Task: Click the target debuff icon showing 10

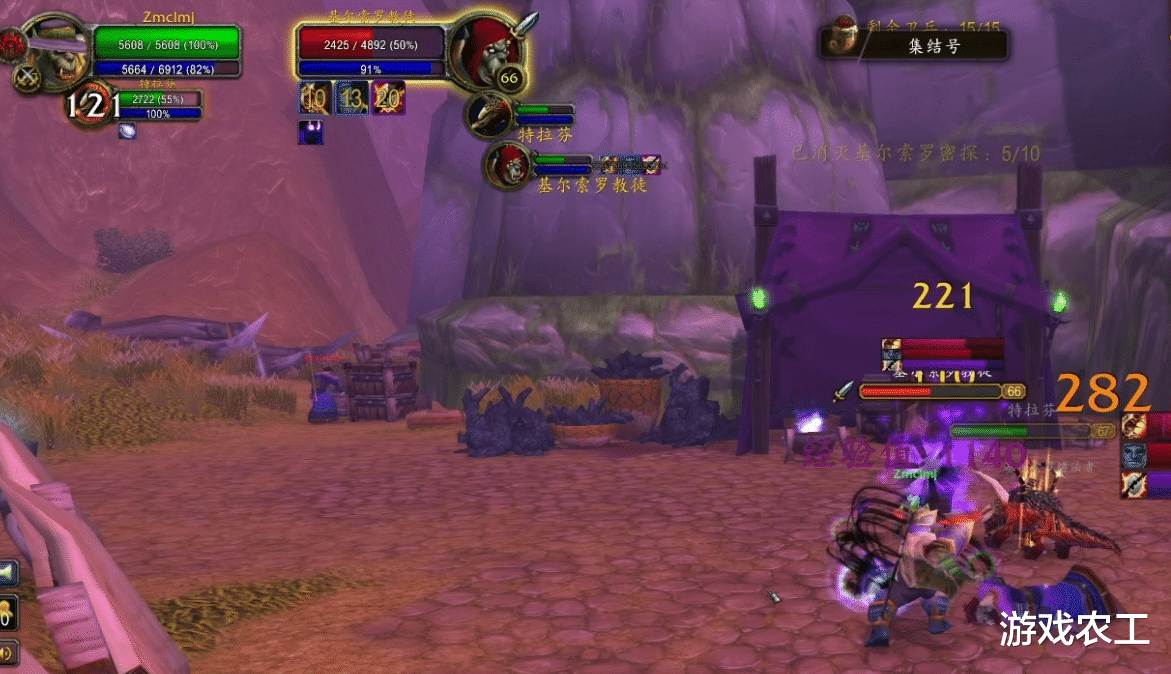Action: point(314,97)
